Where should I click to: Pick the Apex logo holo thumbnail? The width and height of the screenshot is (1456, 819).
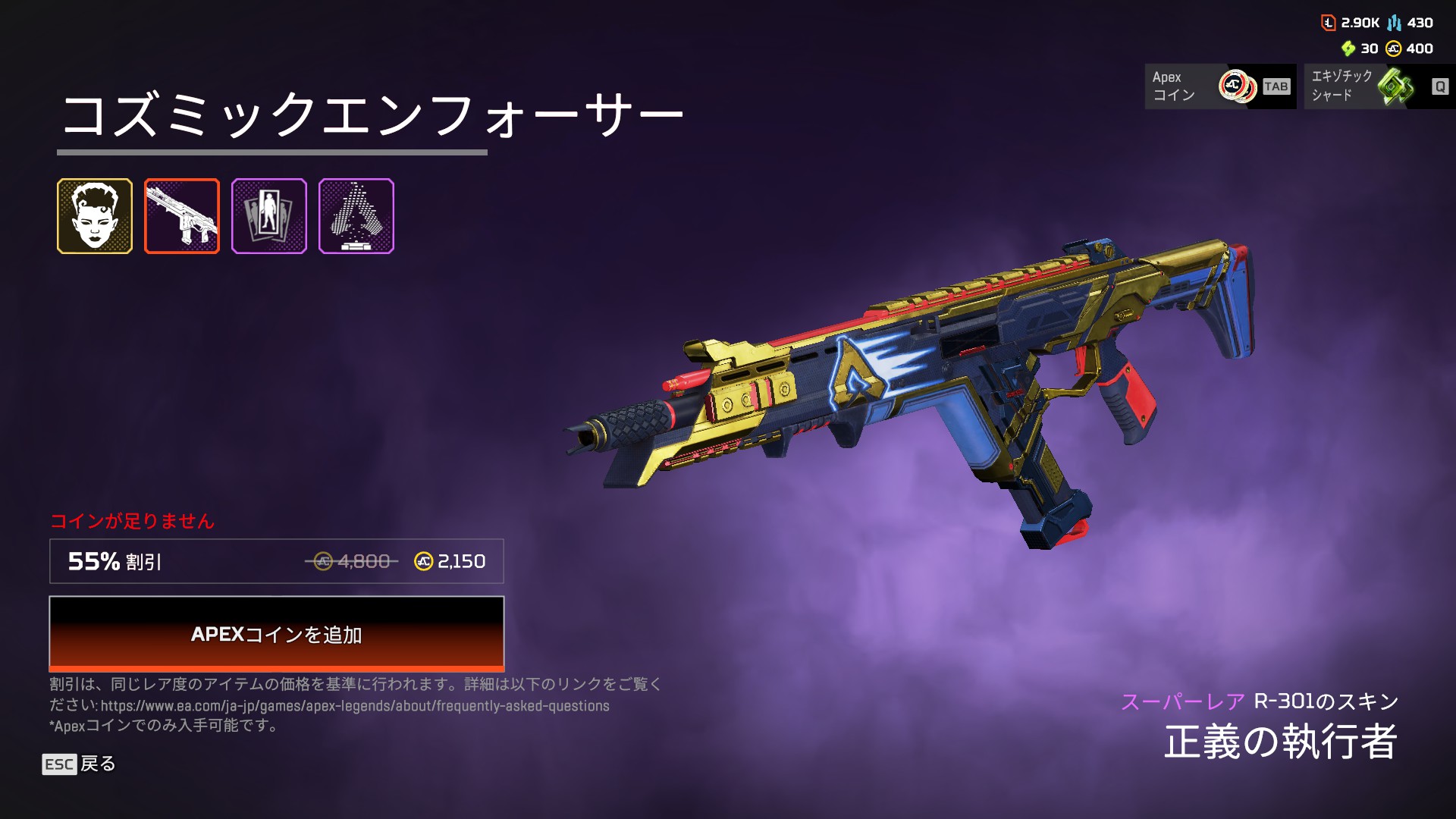pos(356,216)
